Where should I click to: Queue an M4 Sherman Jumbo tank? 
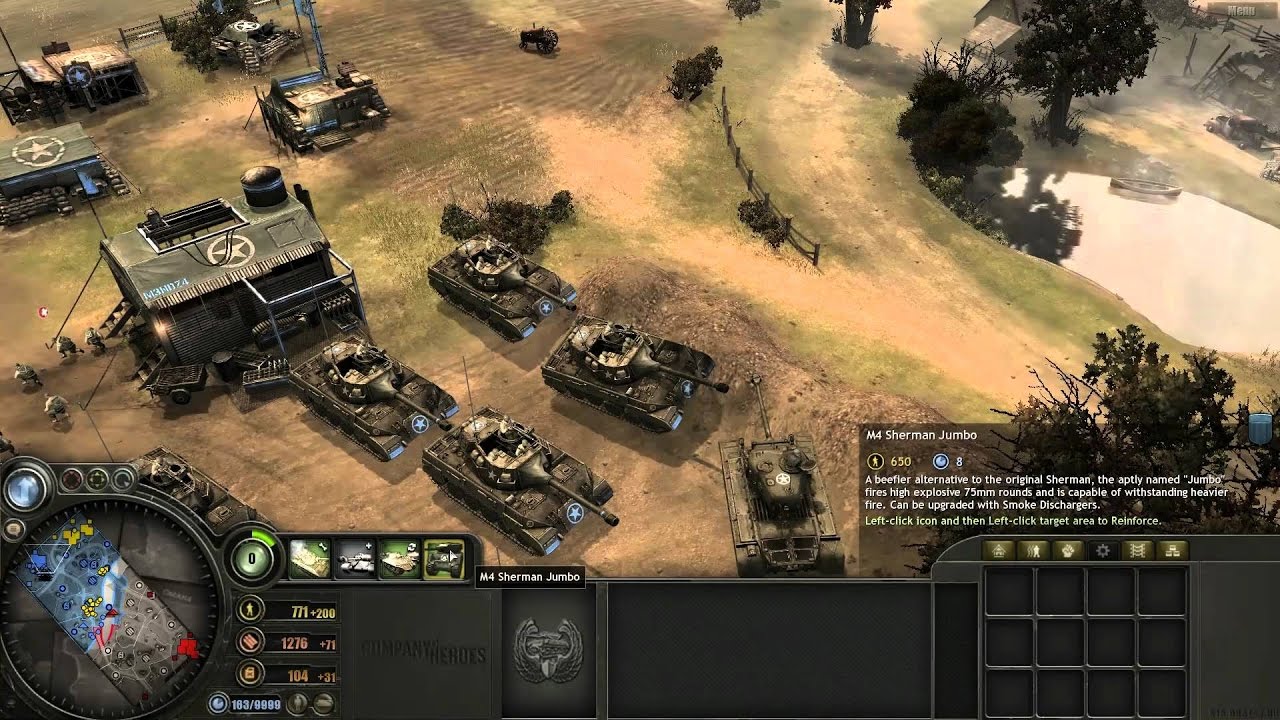(446, 558)
